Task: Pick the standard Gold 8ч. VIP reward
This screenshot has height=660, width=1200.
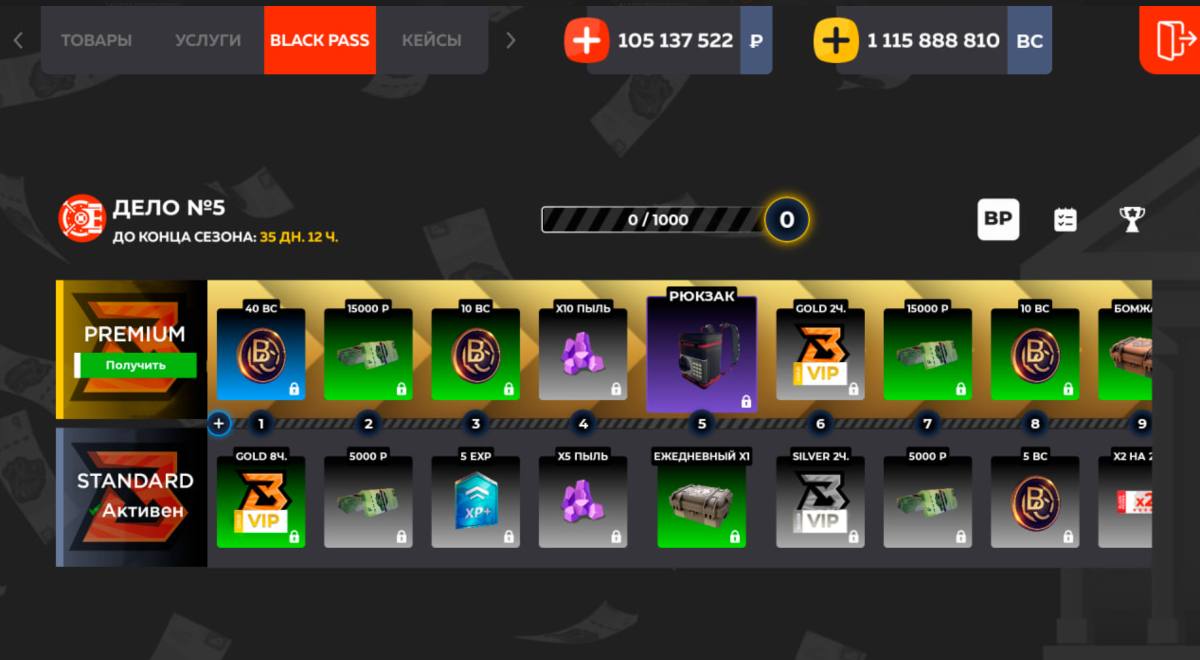Action: 261,502
